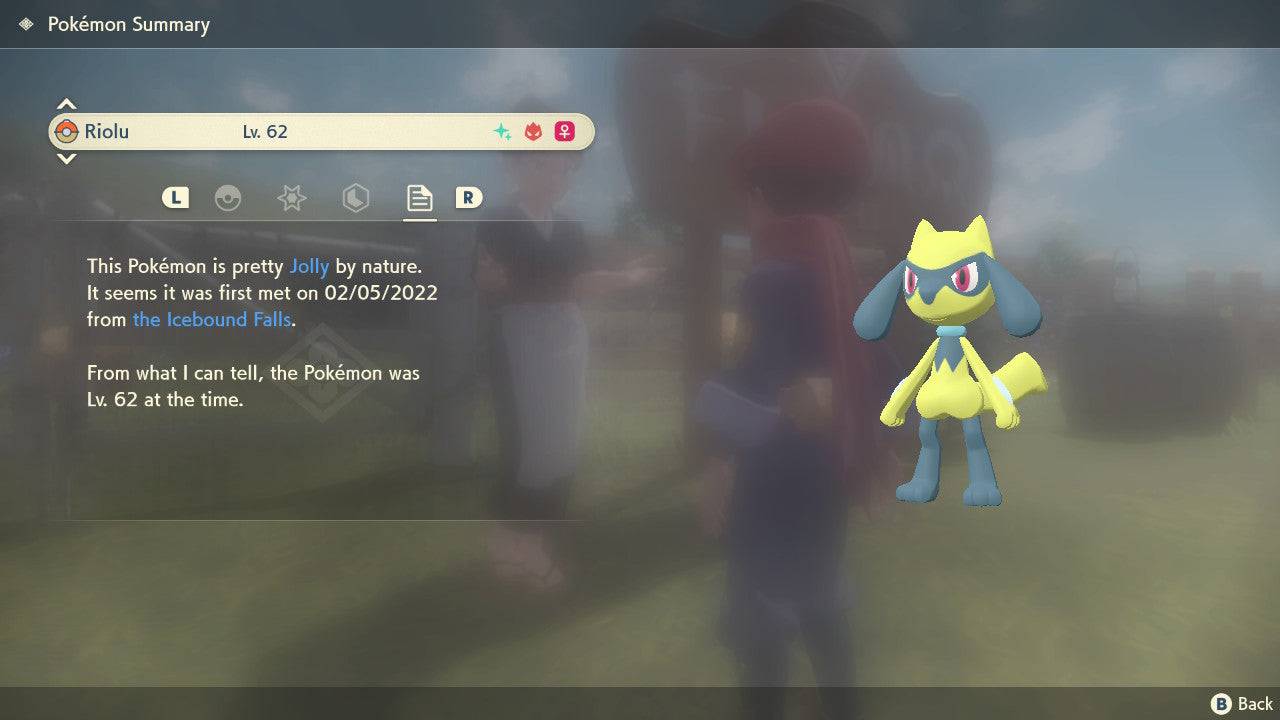Click the hexagon stats tab icon

[355, 198]
